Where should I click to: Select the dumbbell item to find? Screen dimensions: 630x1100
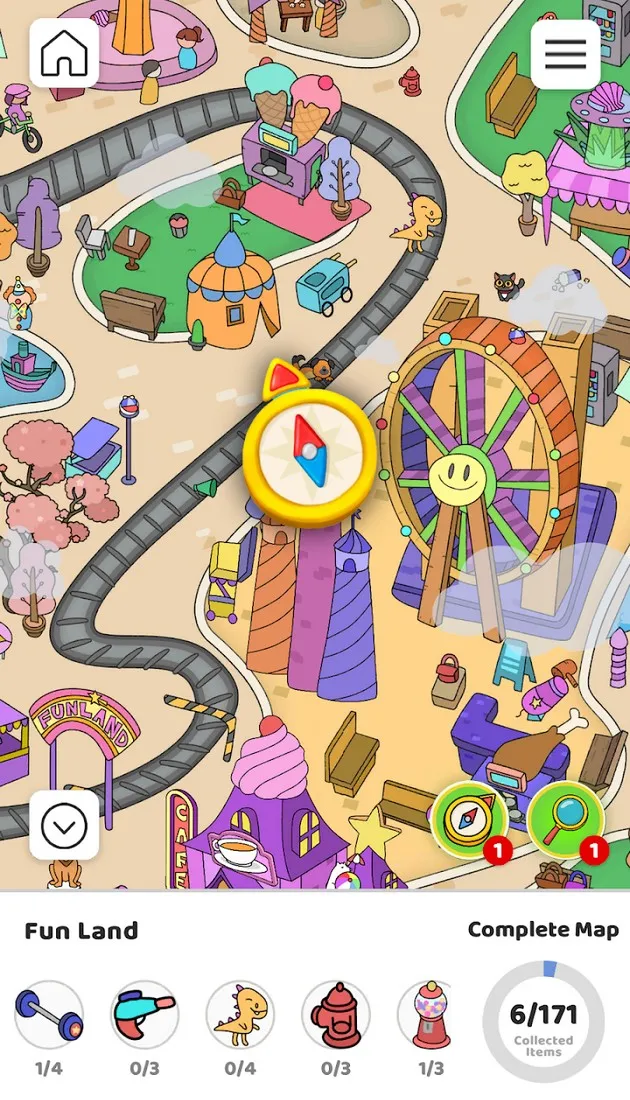point(49,1014)
